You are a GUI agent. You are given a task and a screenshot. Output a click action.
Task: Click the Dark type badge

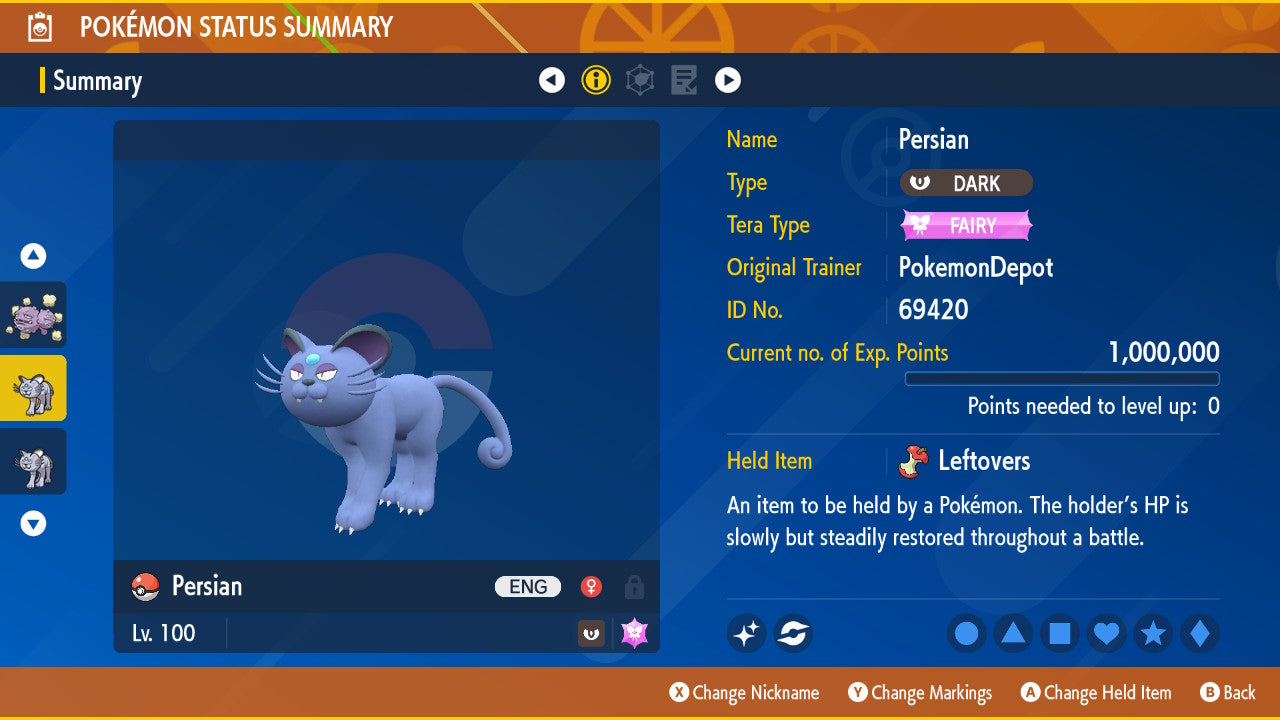pyautogui.click(x=966, y=183)
